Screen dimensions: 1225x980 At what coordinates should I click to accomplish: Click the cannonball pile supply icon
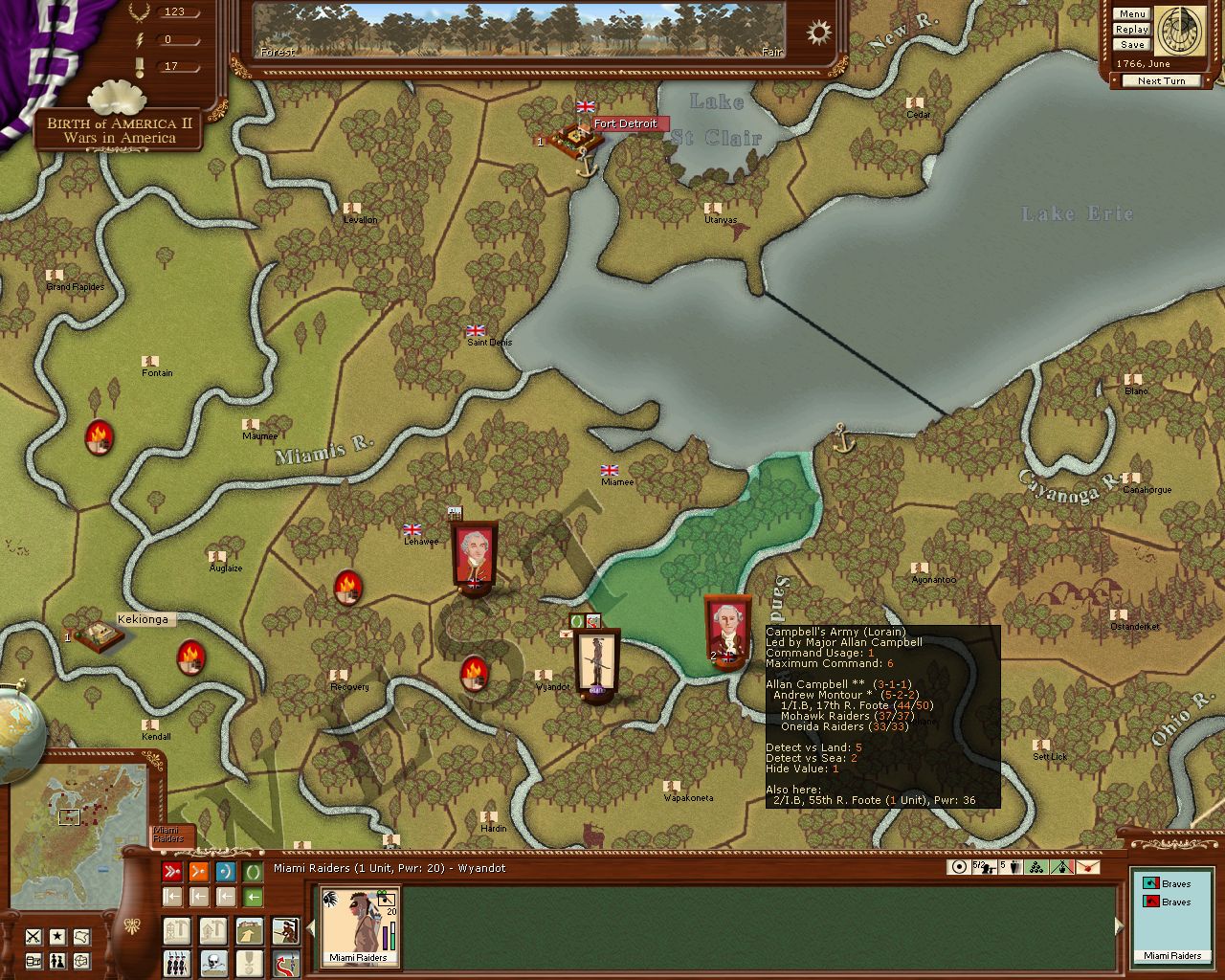pos(1036,867)
